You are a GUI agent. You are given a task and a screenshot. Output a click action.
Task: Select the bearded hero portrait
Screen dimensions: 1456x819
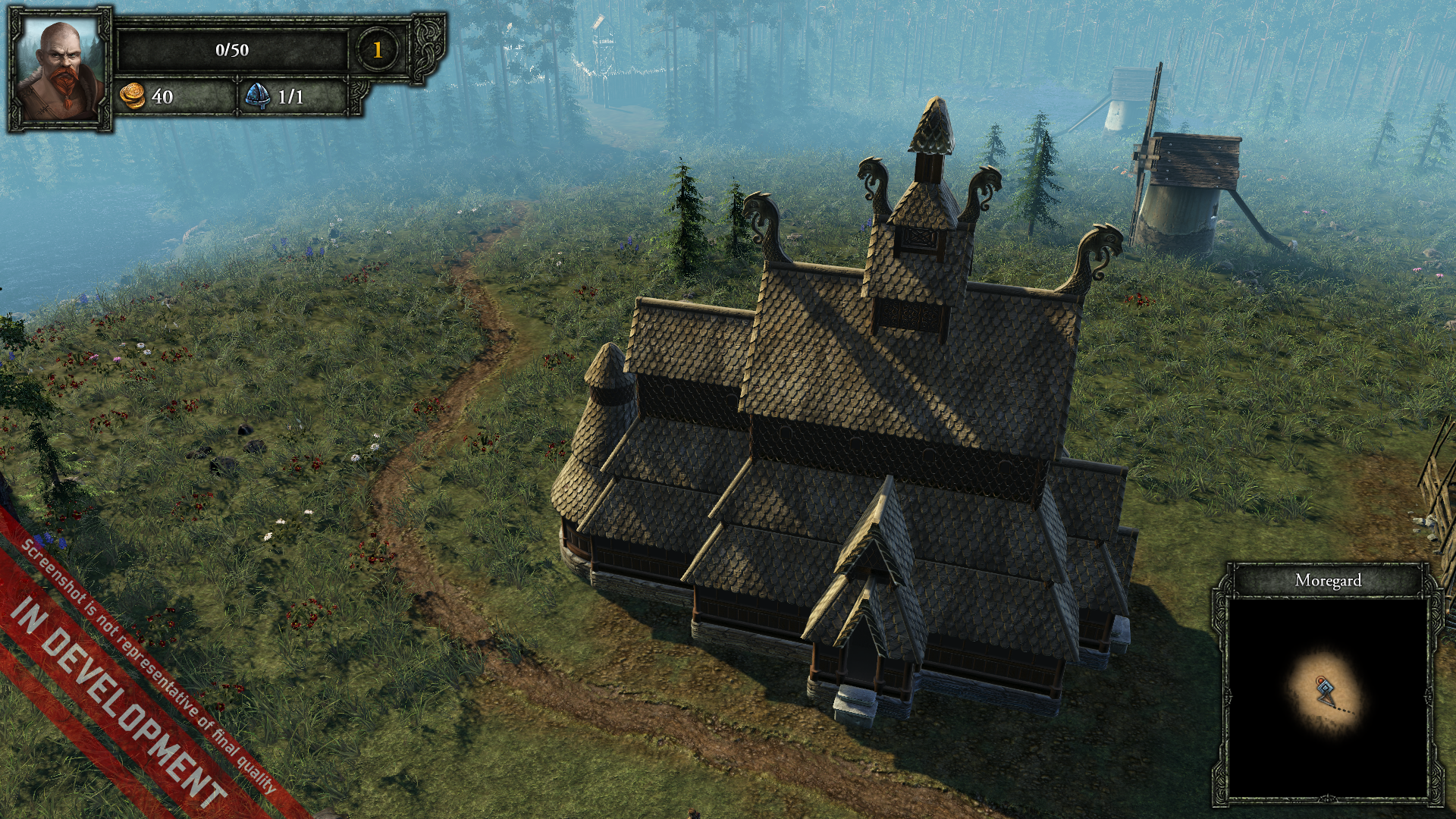(61, 70)
